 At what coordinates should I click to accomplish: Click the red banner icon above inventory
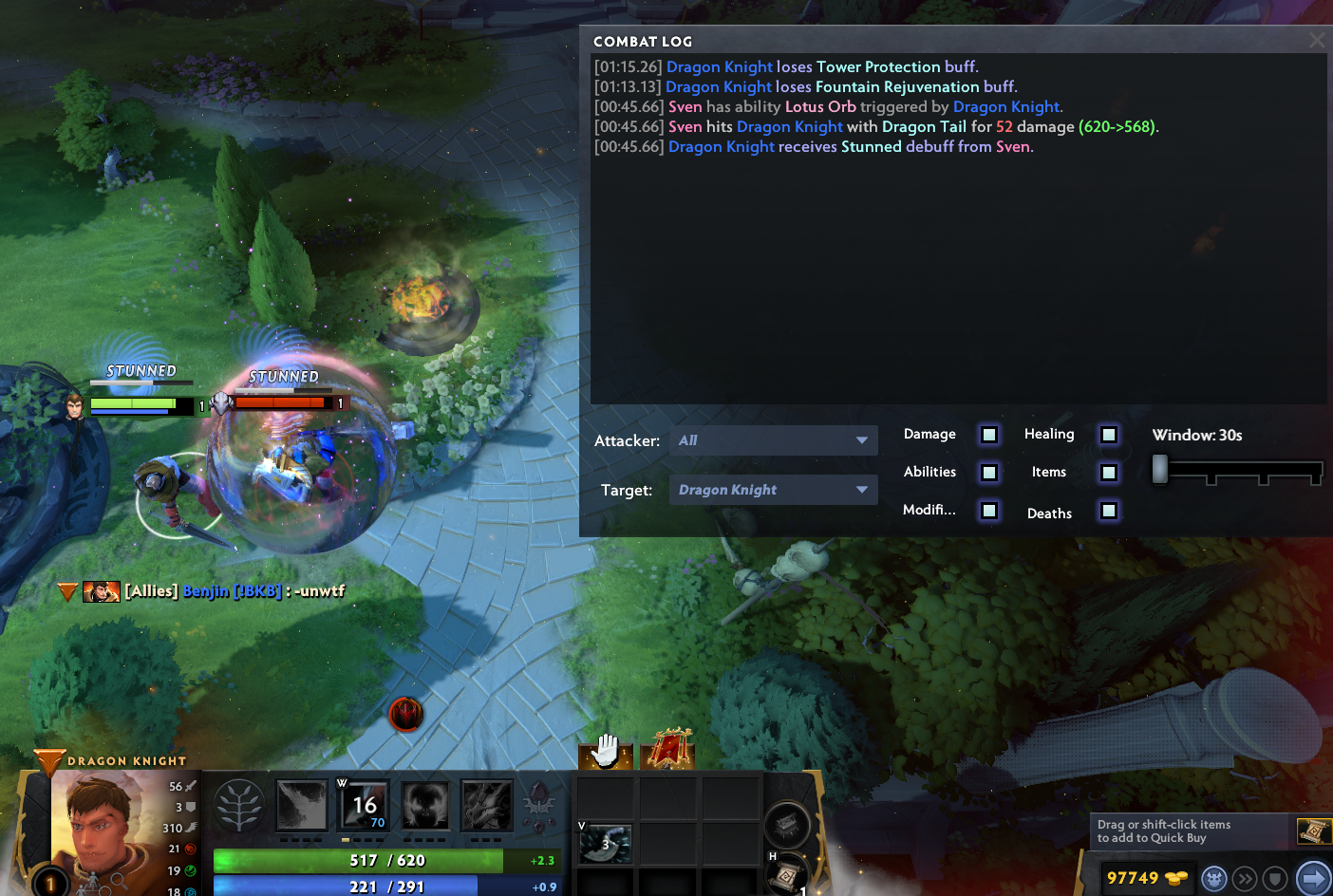pyautogui.click(x=668, y=750)
